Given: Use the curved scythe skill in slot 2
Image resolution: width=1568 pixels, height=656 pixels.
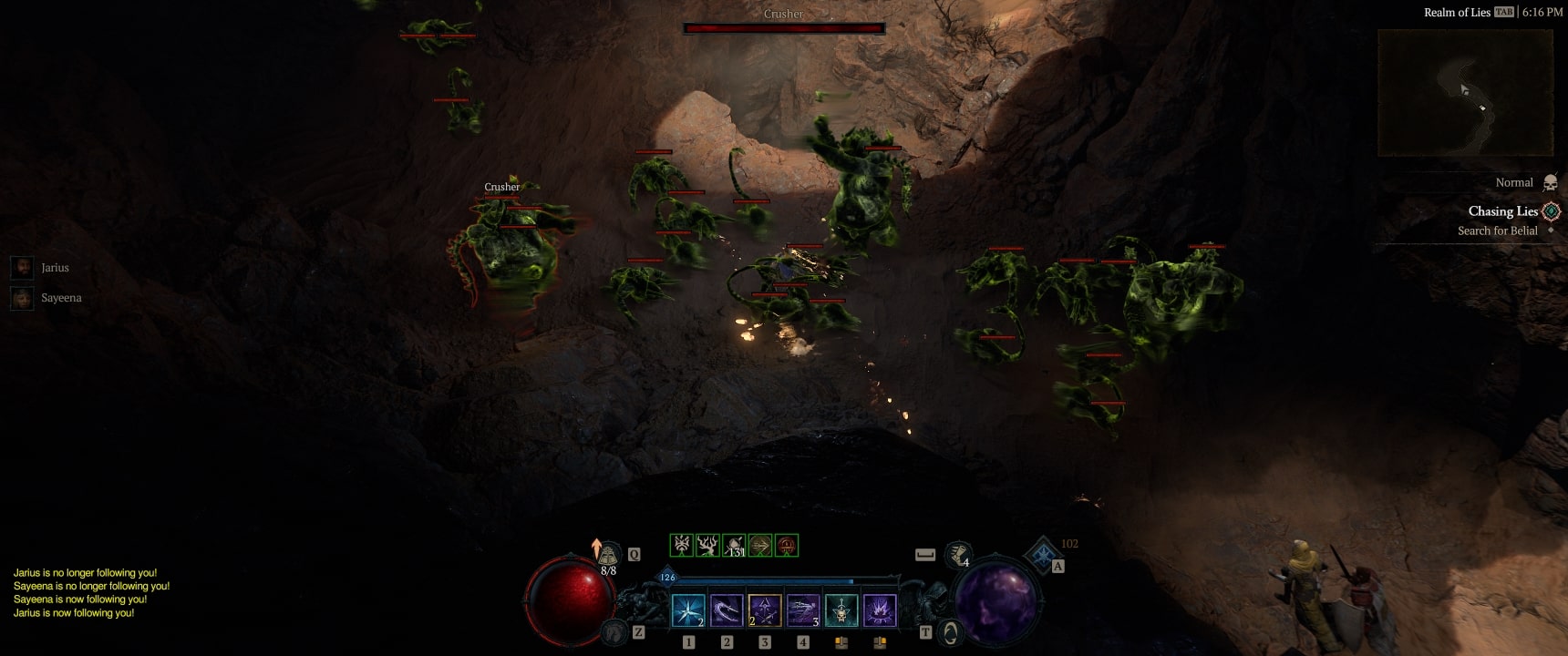Looking at the screenshot, I should click(x=727, y=610).
